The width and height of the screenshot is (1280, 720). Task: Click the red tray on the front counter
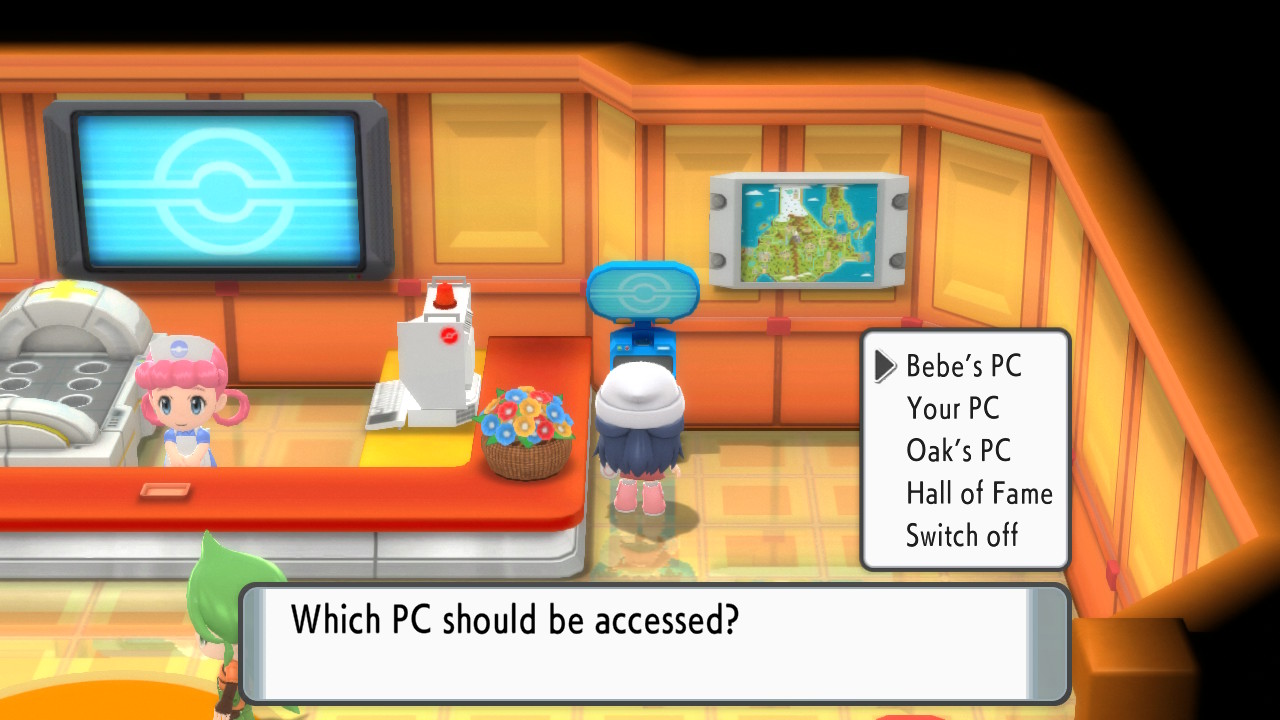[165, 491]
